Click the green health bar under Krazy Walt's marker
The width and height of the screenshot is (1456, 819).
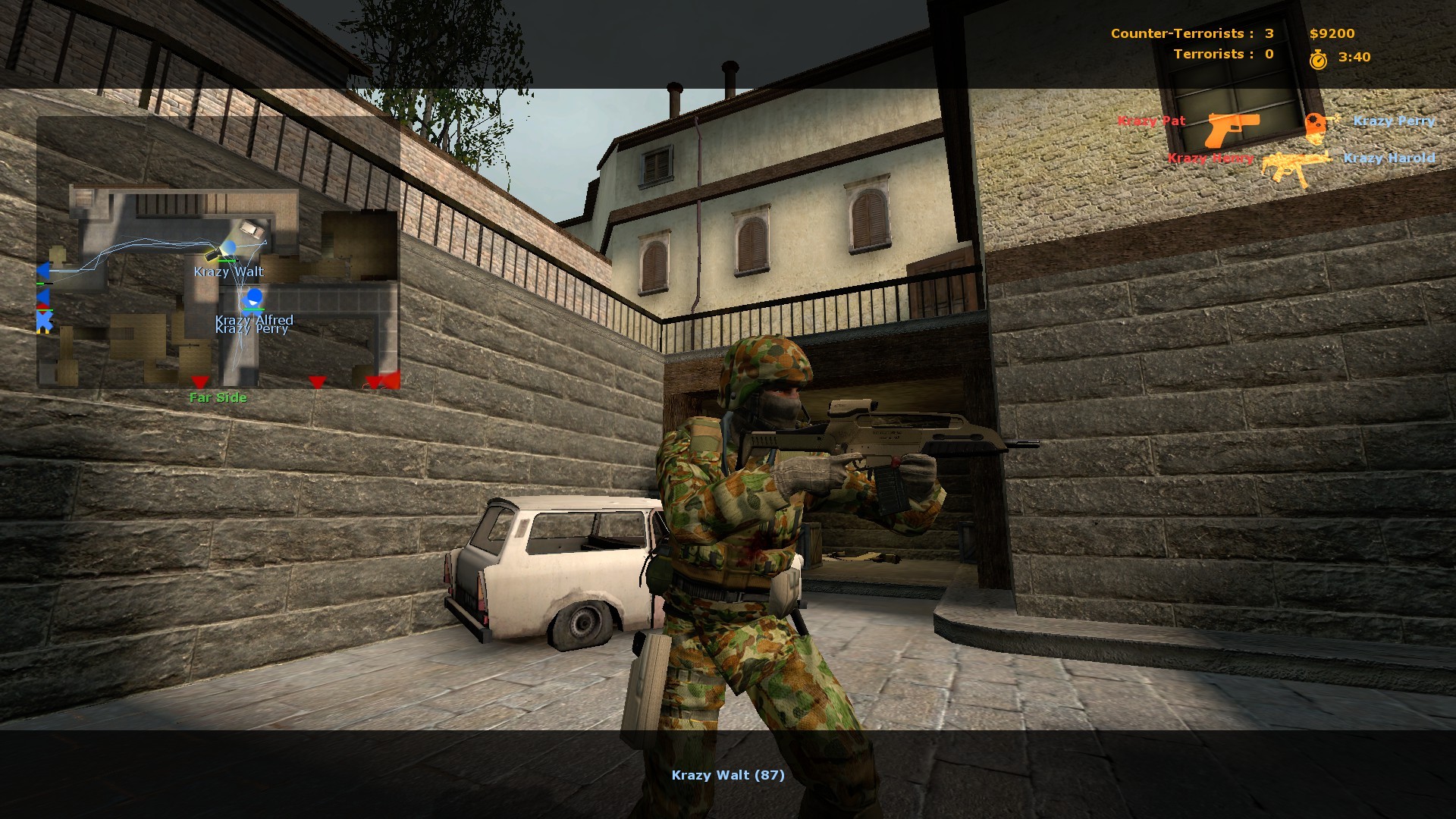(x=227, y=260)
